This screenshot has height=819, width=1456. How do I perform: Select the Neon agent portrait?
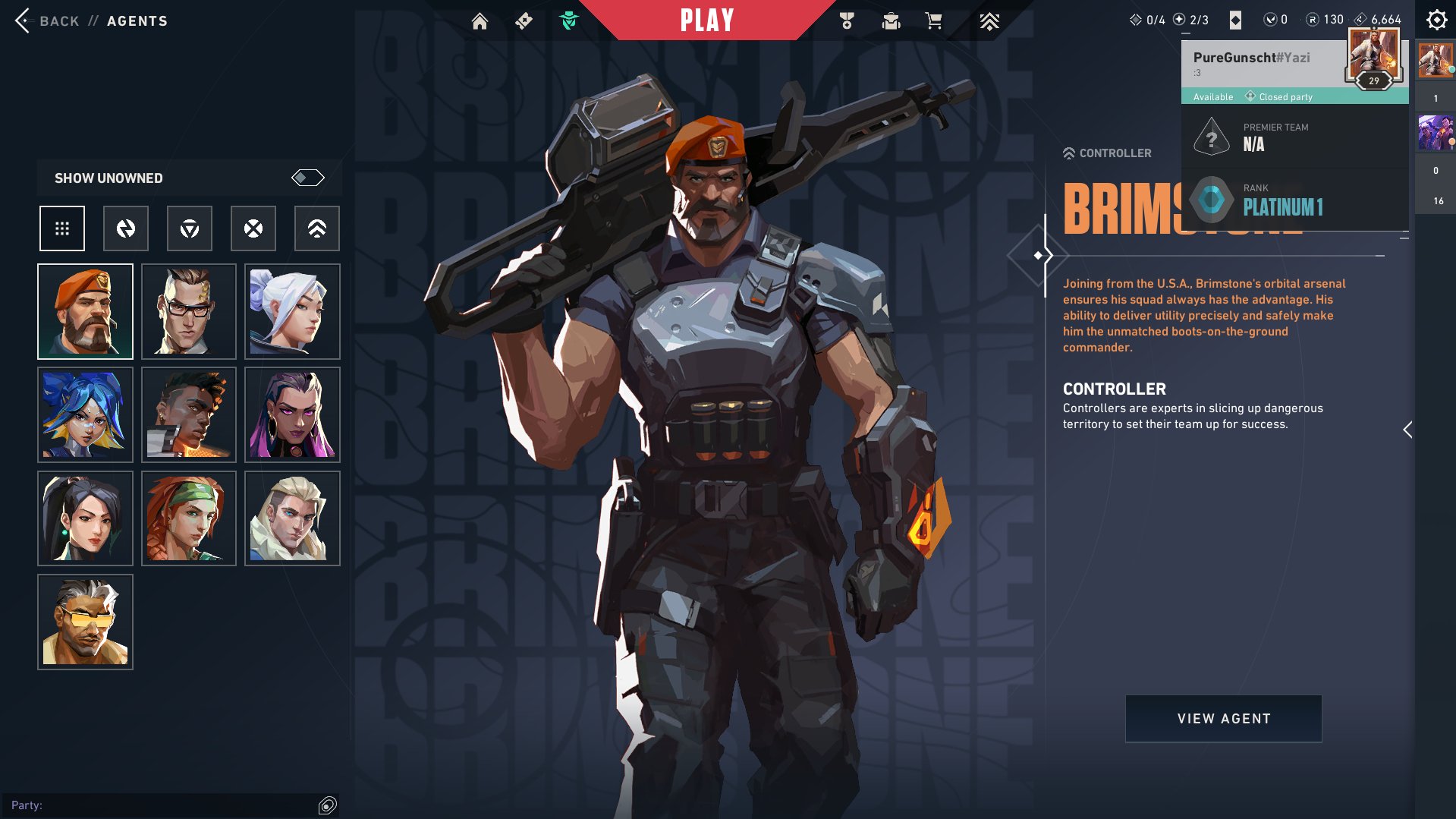[85, 415]
